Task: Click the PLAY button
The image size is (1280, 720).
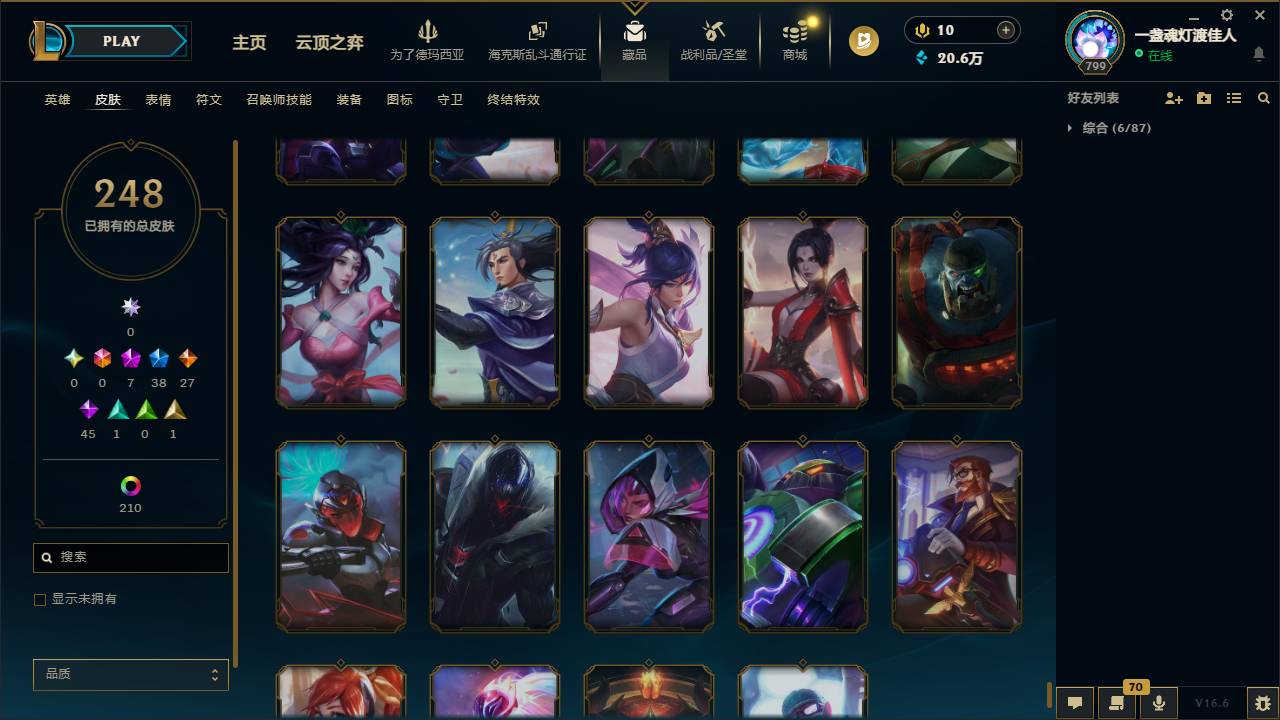Action: coord(121,41)
